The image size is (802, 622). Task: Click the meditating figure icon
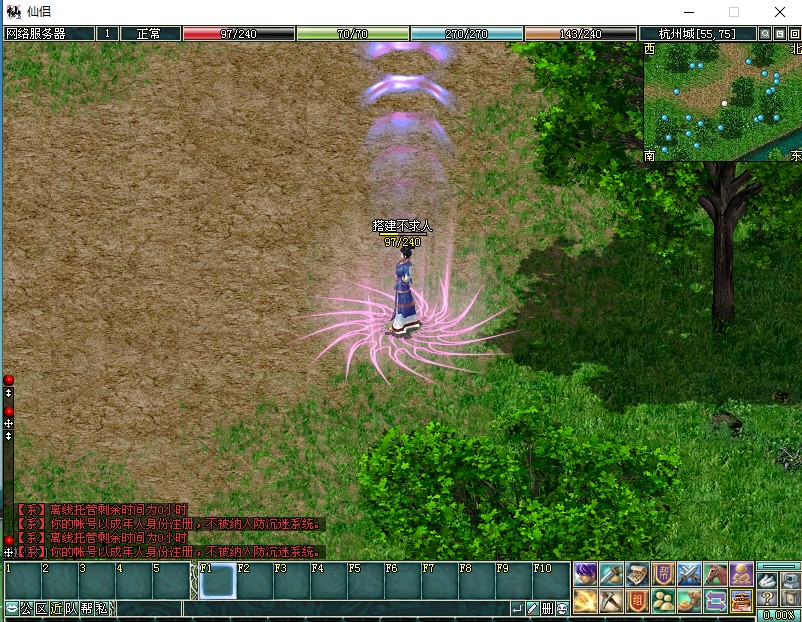[741, 574]
